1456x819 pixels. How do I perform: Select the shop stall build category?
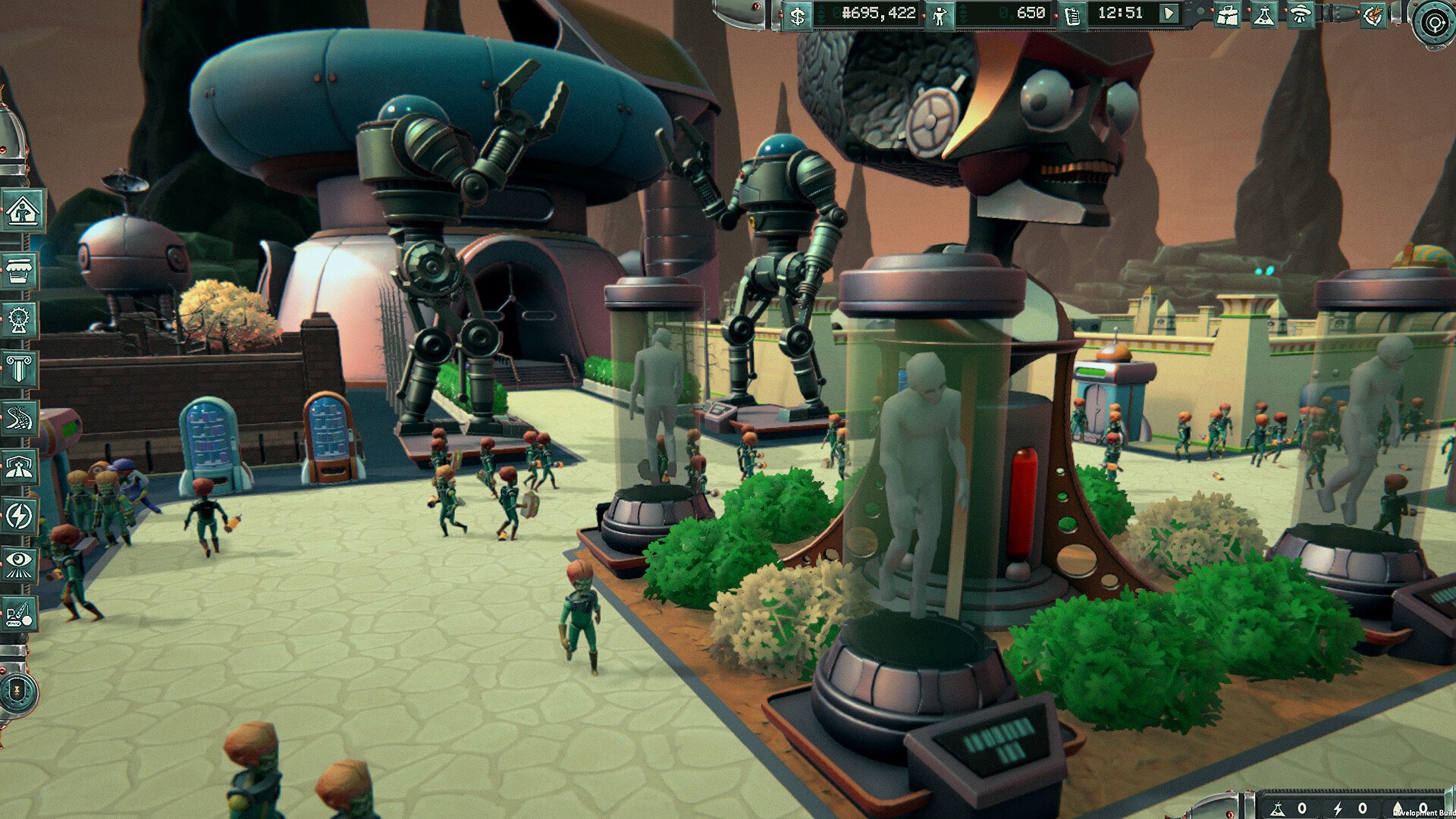tap(20, 270)
